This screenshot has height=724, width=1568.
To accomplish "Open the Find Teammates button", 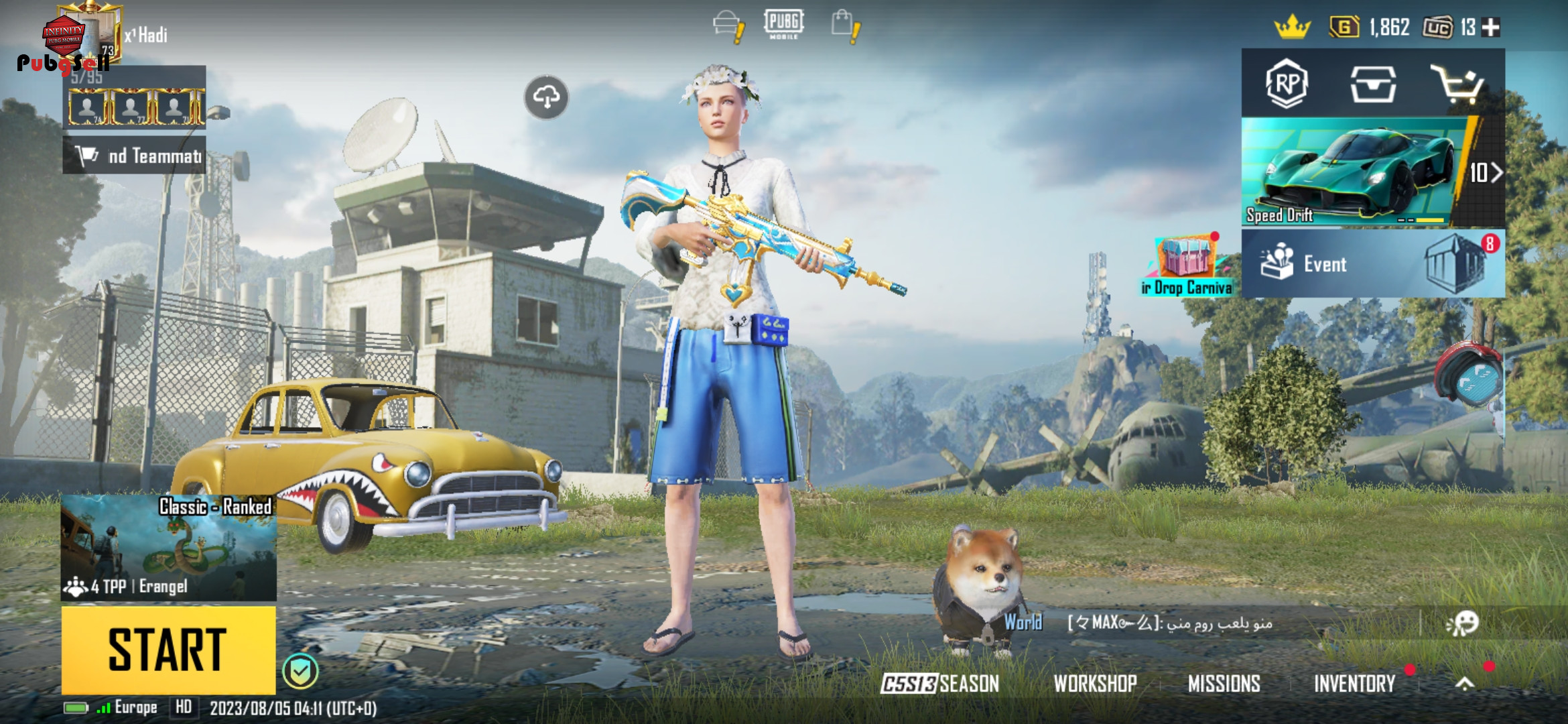I will pyautogui.click(x=134, y=156).
